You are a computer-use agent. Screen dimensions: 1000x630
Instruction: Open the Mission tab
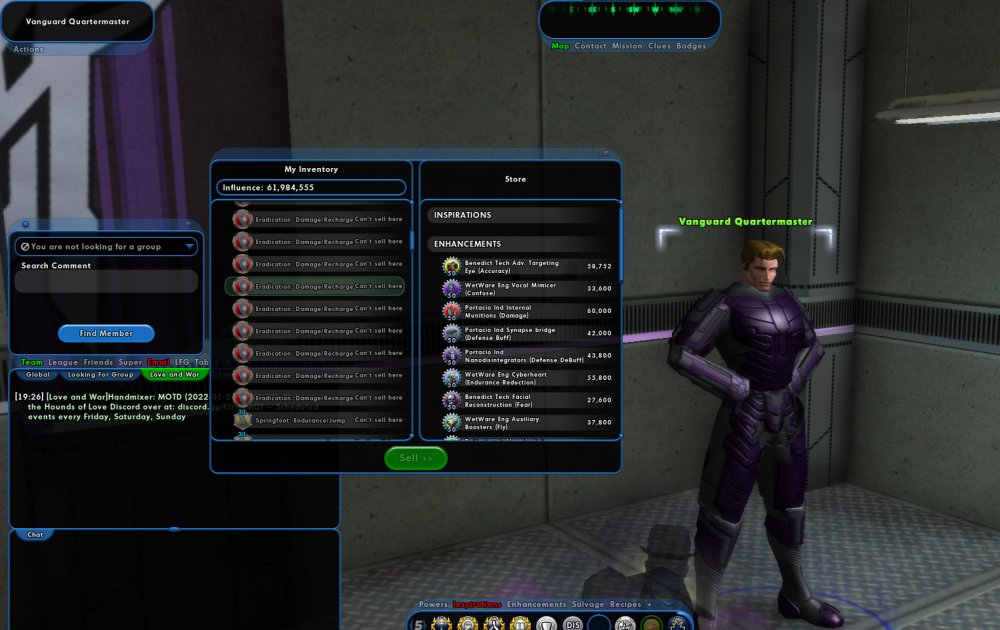point(627,46)
